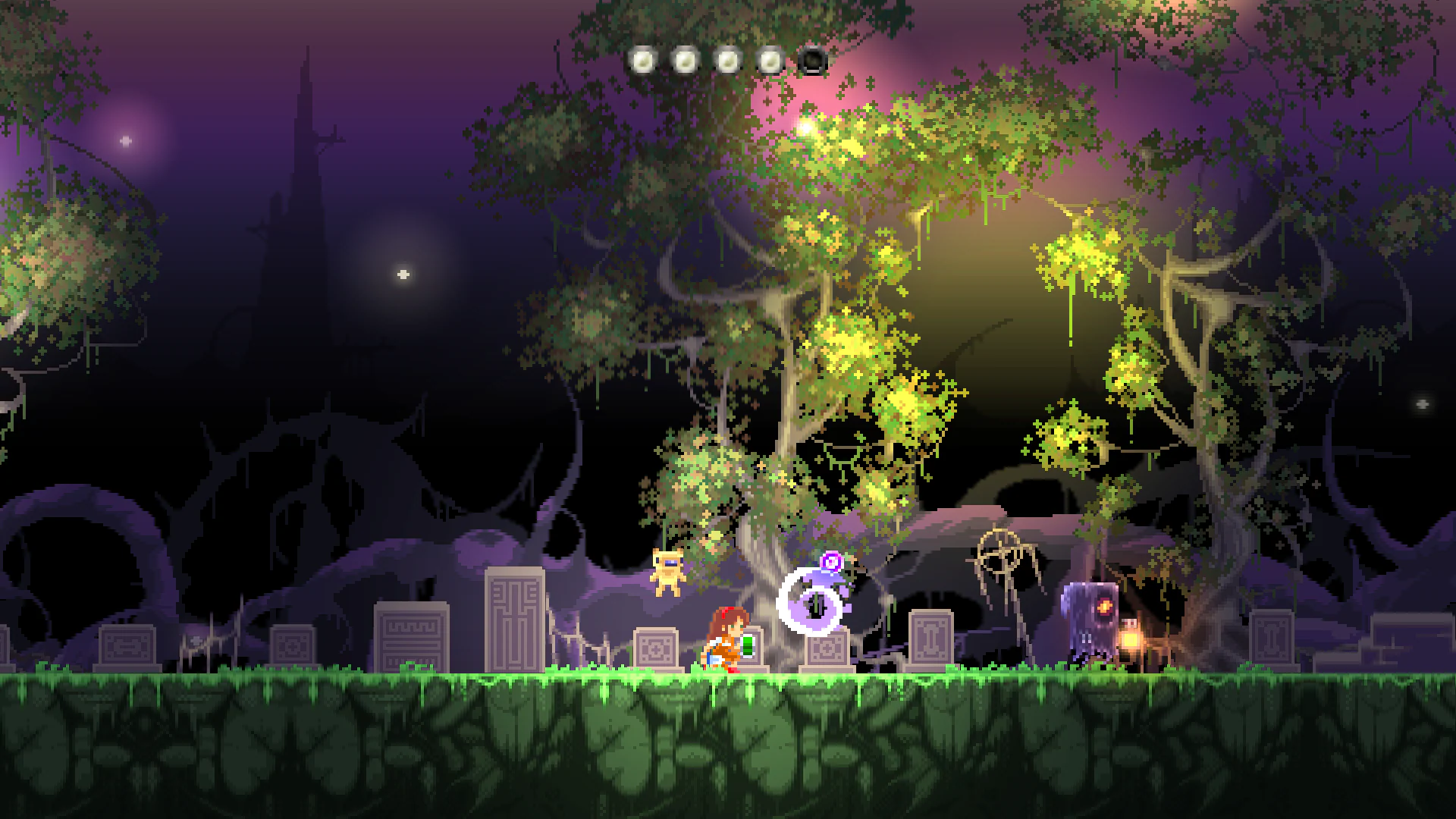The height and width of the screenshot is (819, 1456).
Task: Toggle the fourth health orb
Action: tap(771, 58)
